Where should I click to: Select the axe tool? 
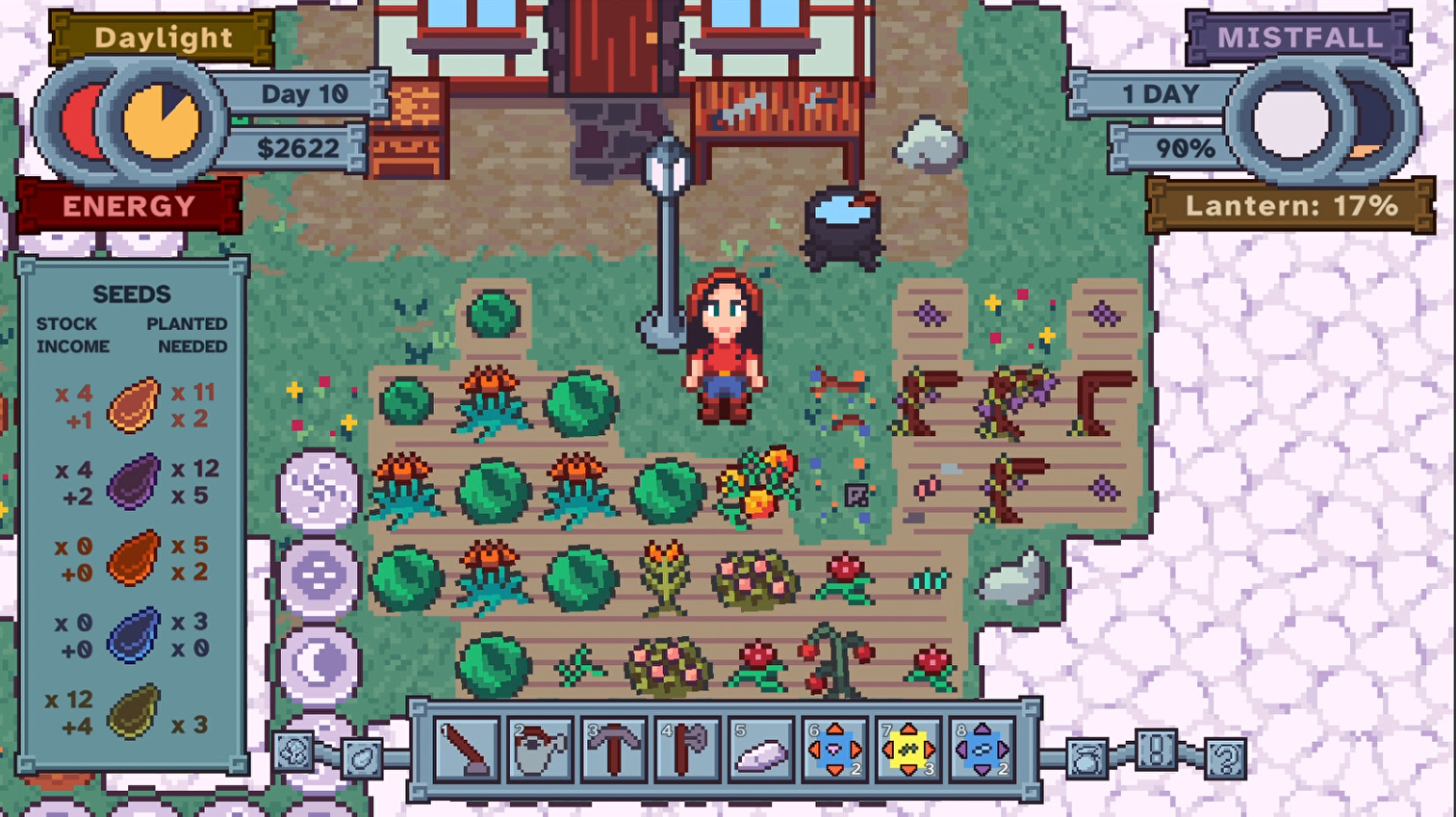click(689, 749)
